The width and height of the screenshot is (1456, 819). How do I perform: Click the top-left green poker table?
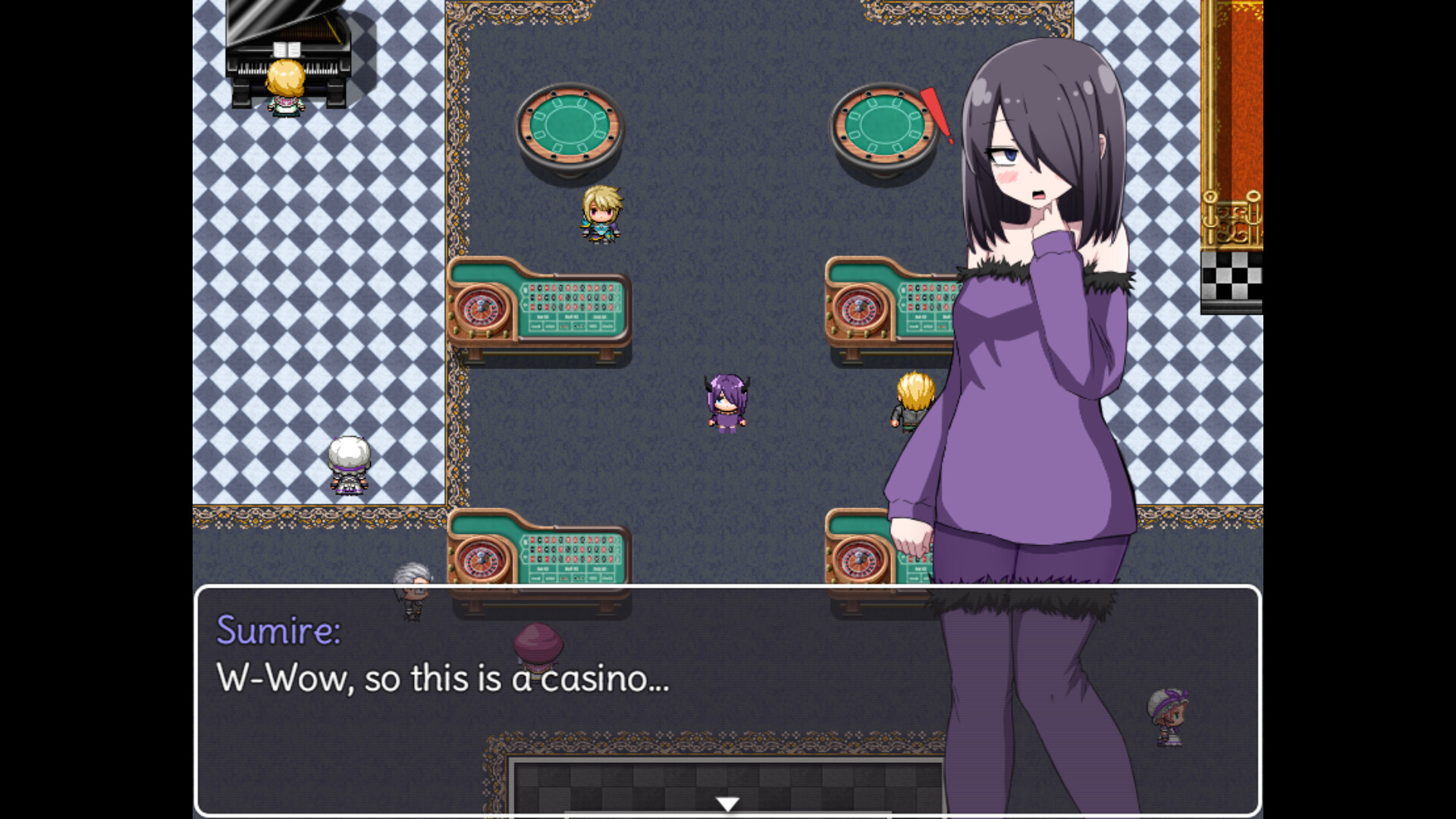click(570, 125)
